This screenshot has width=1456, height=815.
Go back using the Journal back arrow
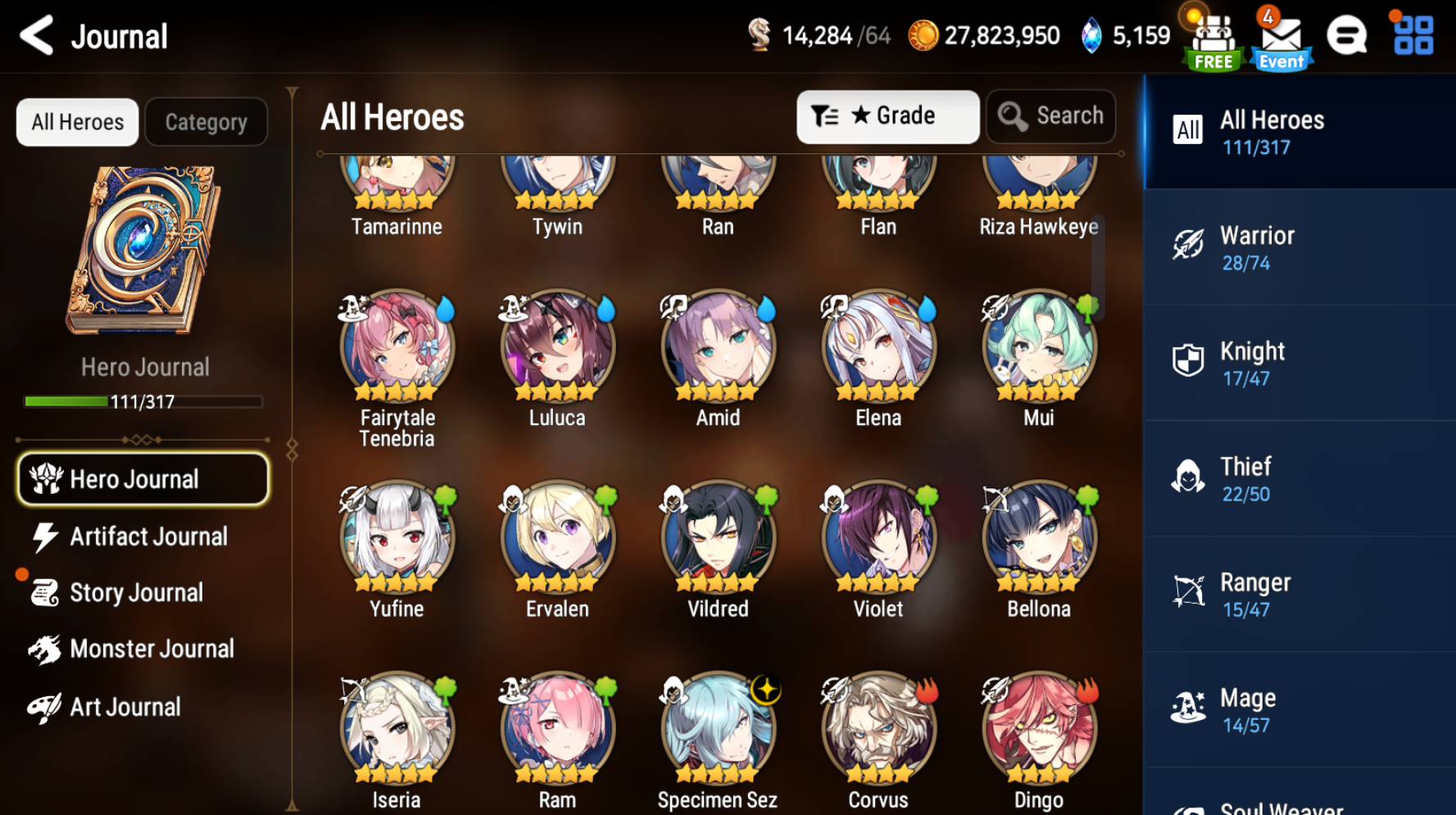34,36
